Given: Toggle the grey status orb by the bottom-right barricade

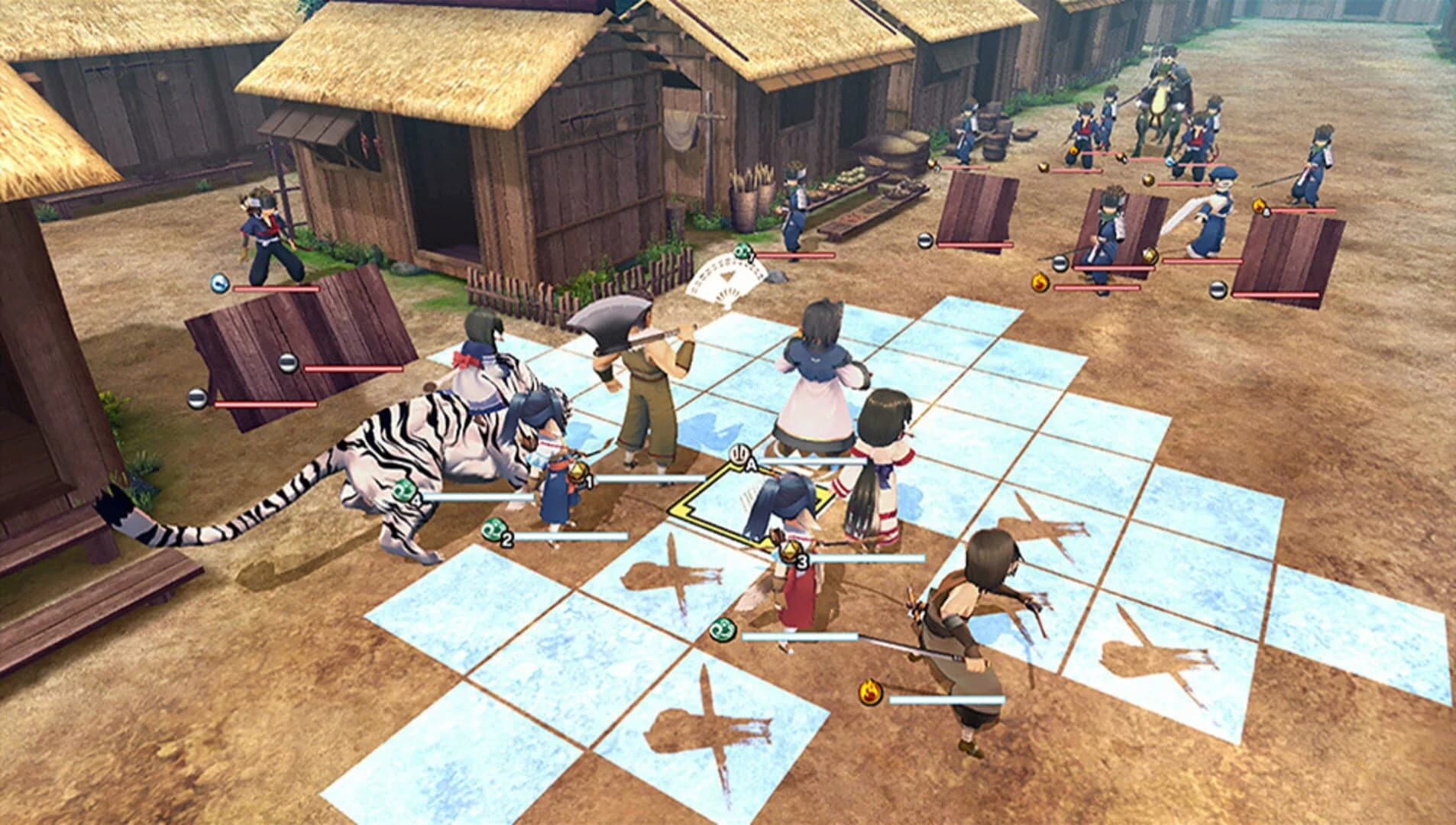Looking at the screenshot, I should (x=1218, y=290).
